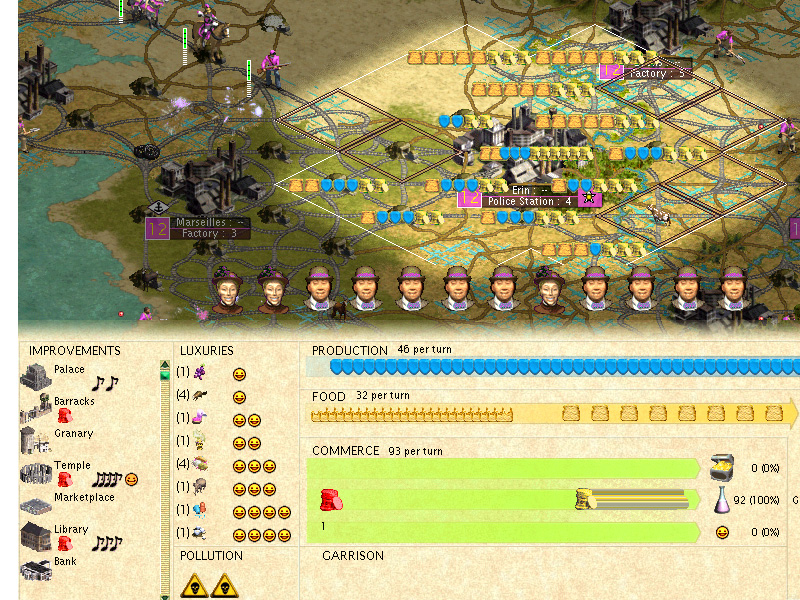Select the last citizen head in the row
The height and width of the screenshot is (600, 800).
[x=733, y=289]
